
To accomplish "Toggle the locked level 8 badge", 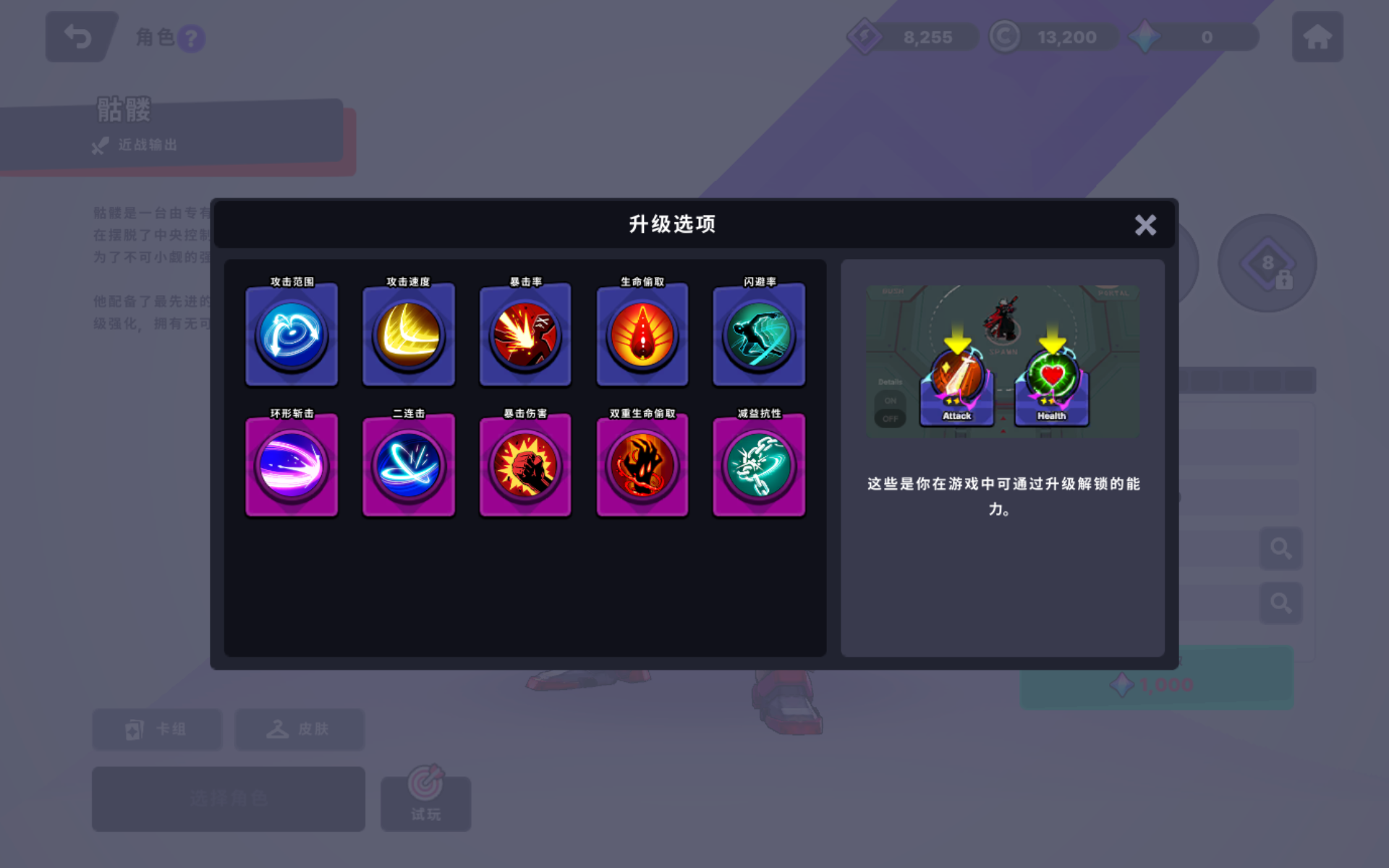I will 1267,264.
